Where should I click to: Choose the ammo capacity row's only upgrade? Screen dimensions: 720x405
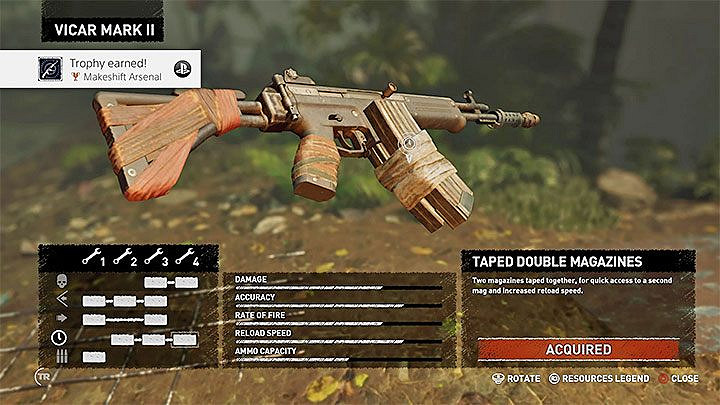point(94,357)
